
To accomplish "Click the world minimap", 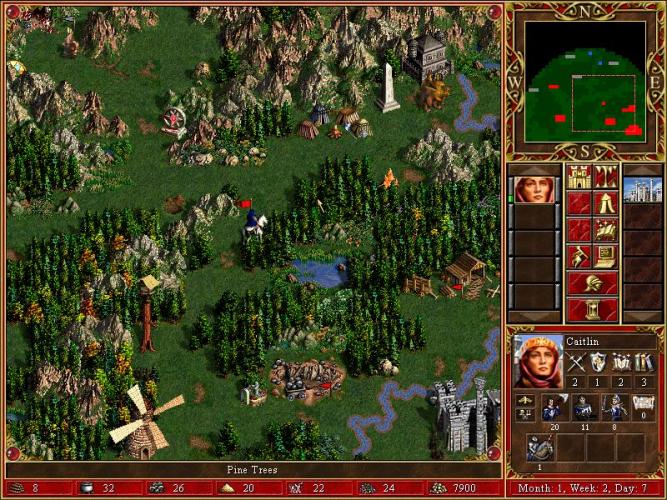I will click(585, 80).
